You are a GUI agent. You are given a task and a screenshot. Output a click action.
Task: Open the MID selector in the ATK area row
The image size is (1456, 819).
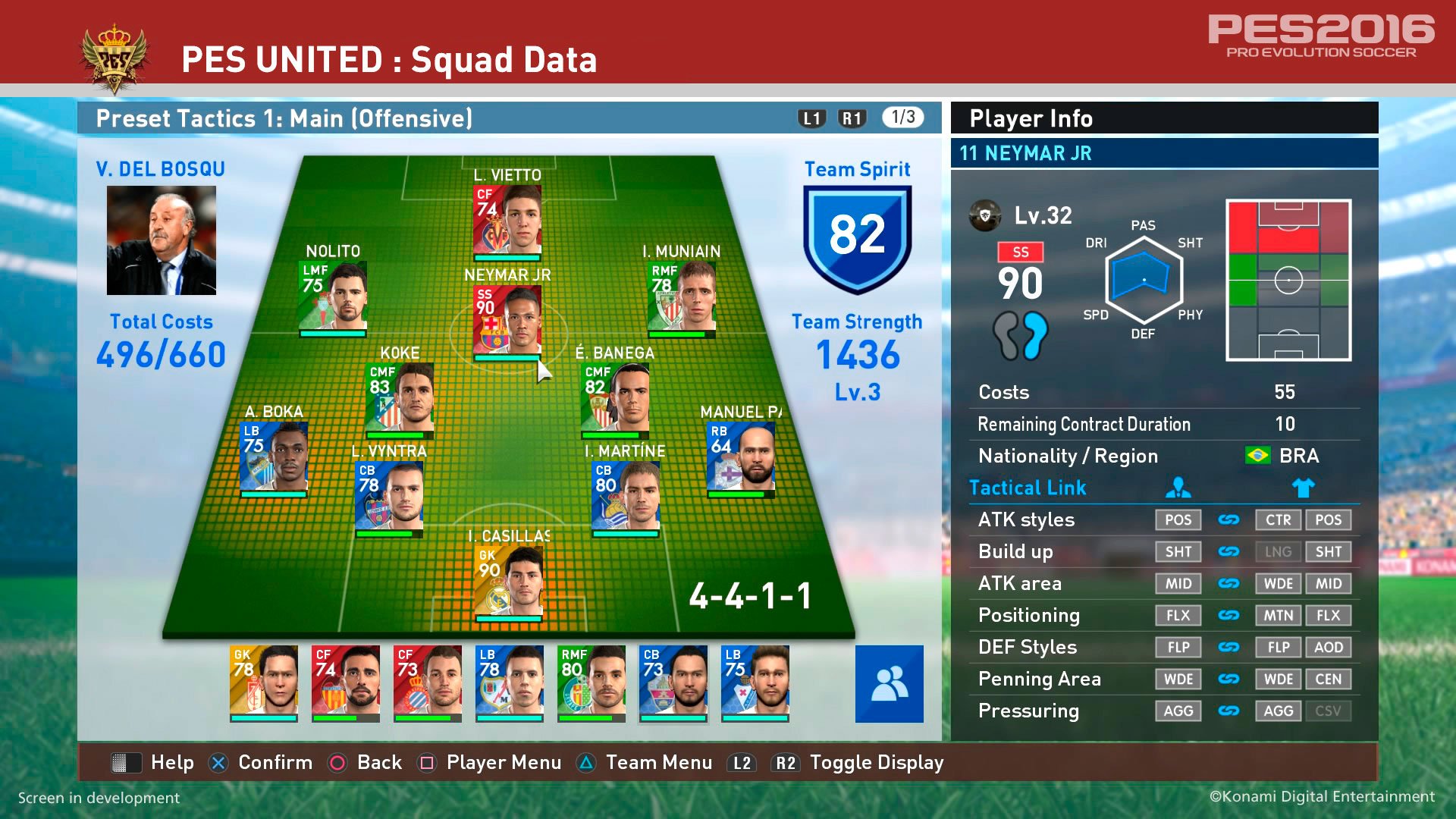tap(1178, 584)
